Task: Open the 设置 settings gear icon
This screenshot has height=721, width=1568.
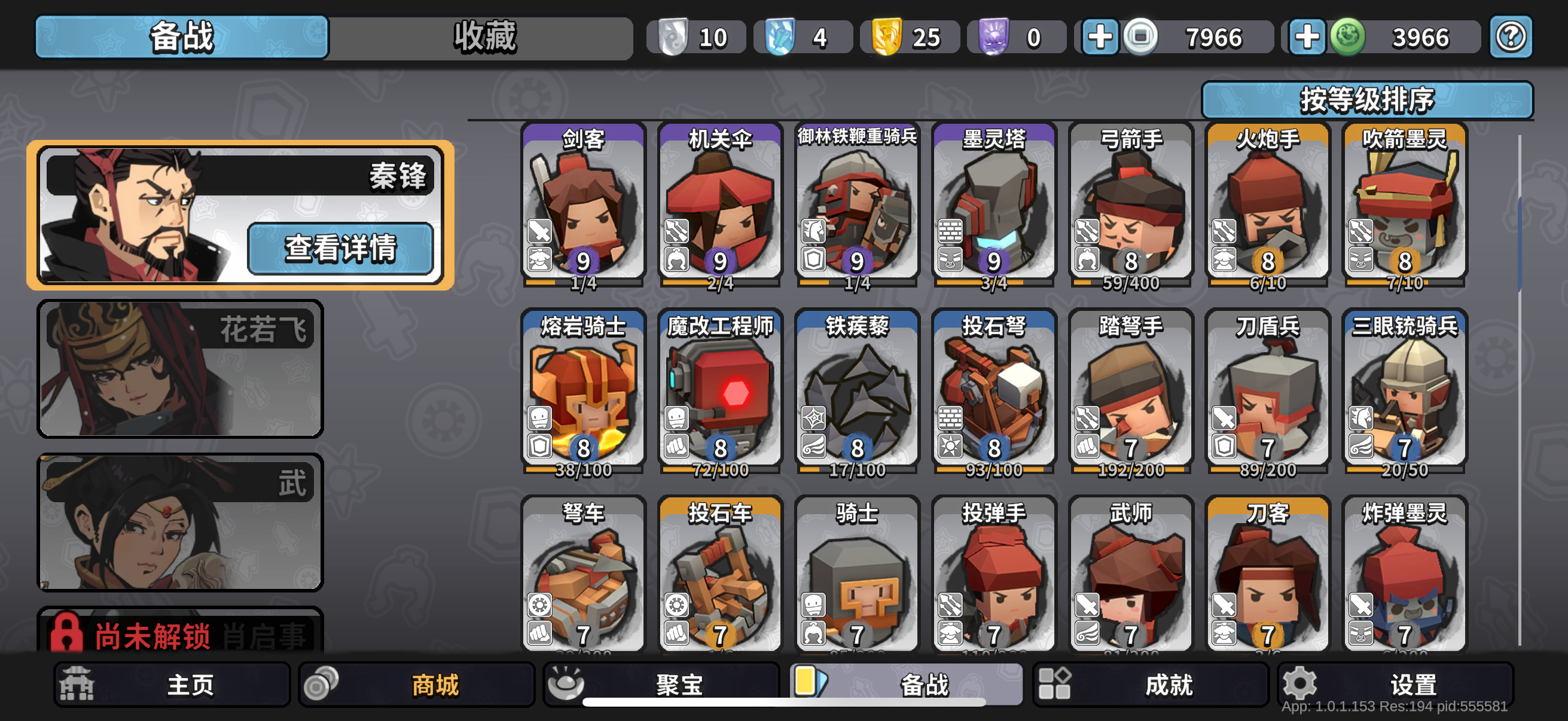Action: (x=1301, y=683)
